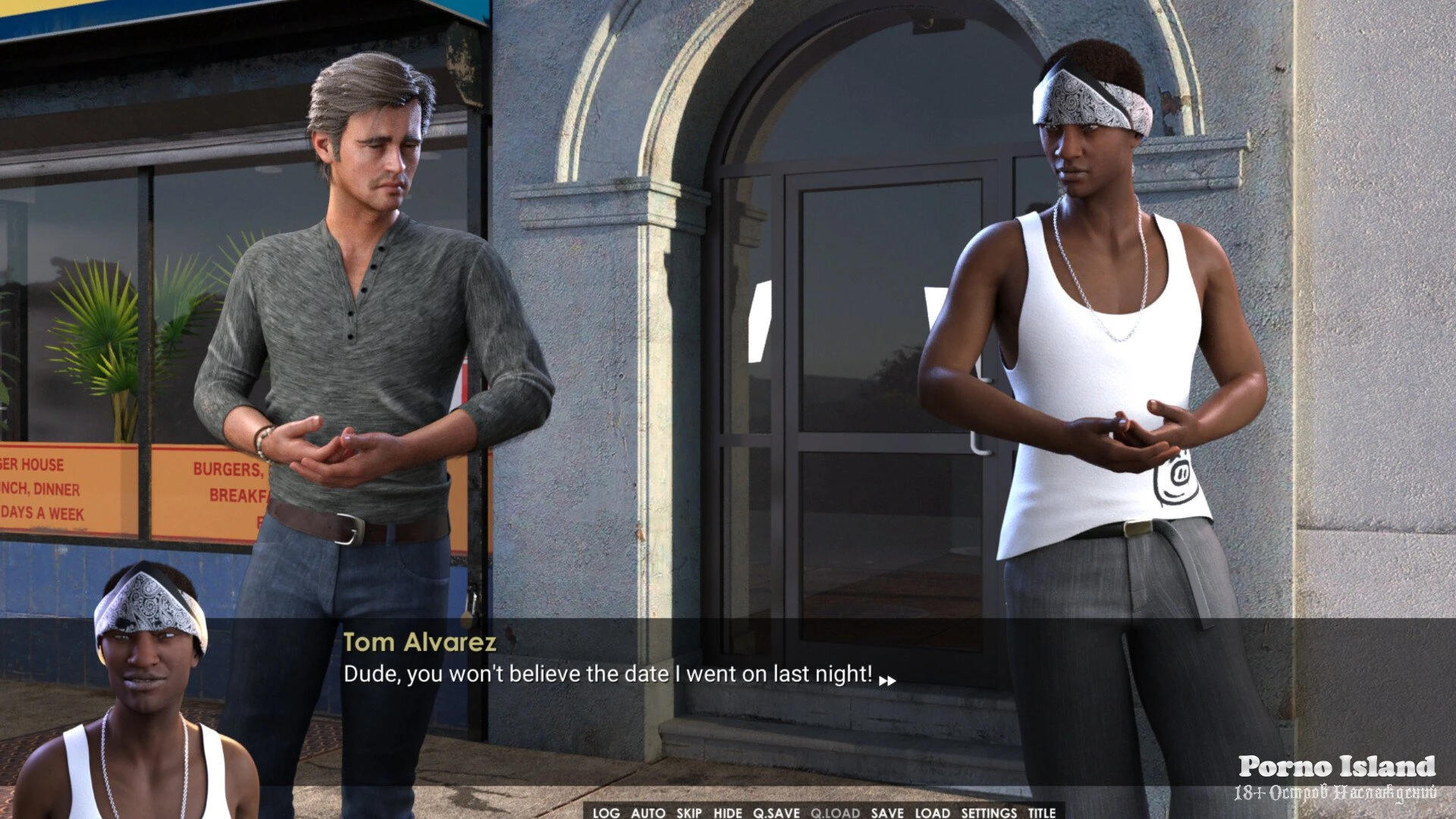Open the SAVE menu
1456x819 pixels.
[887, 812]
